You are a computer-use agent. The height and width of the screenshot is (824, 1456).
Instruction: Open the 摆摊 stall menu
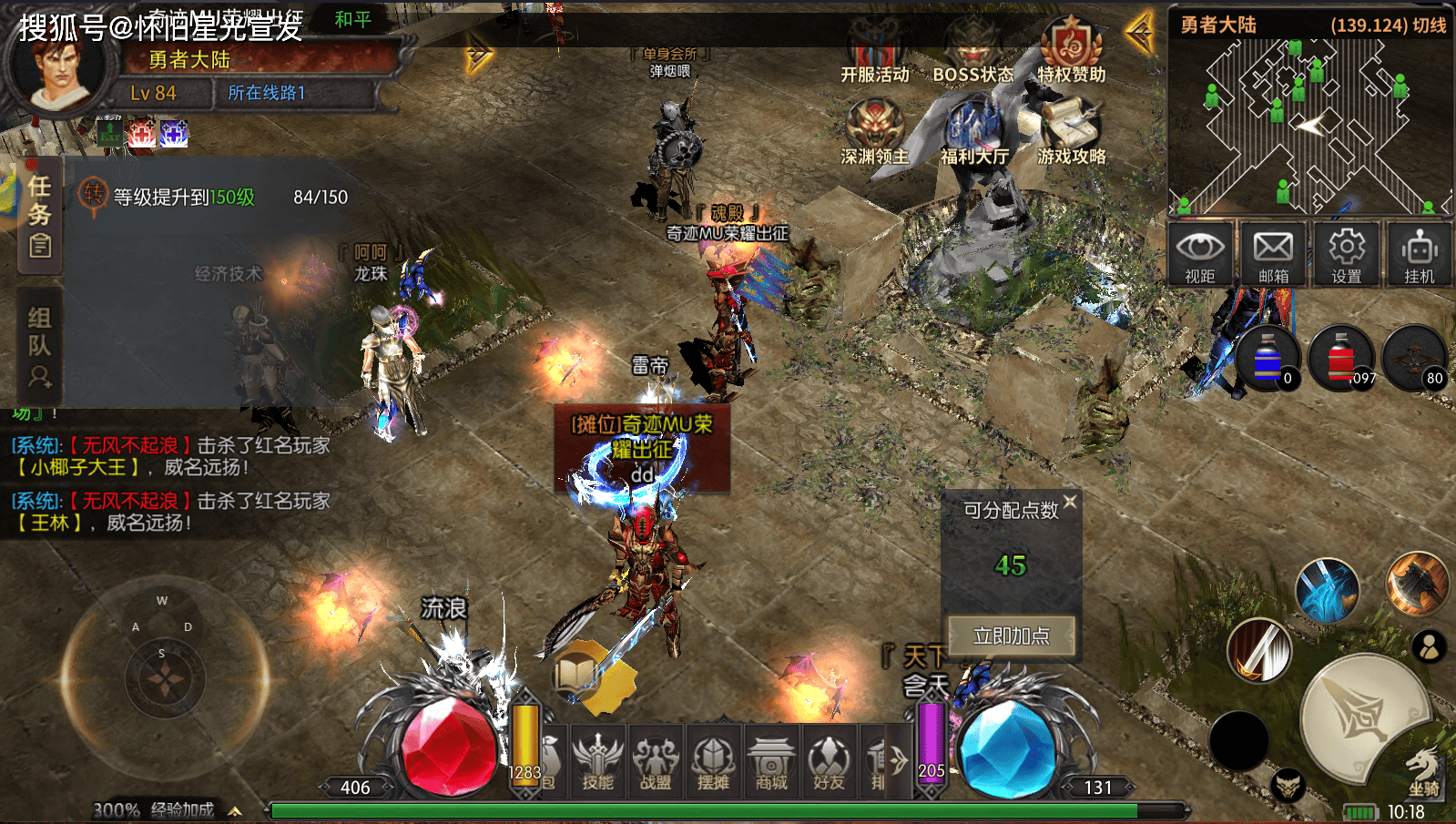[x=713, y=762]
